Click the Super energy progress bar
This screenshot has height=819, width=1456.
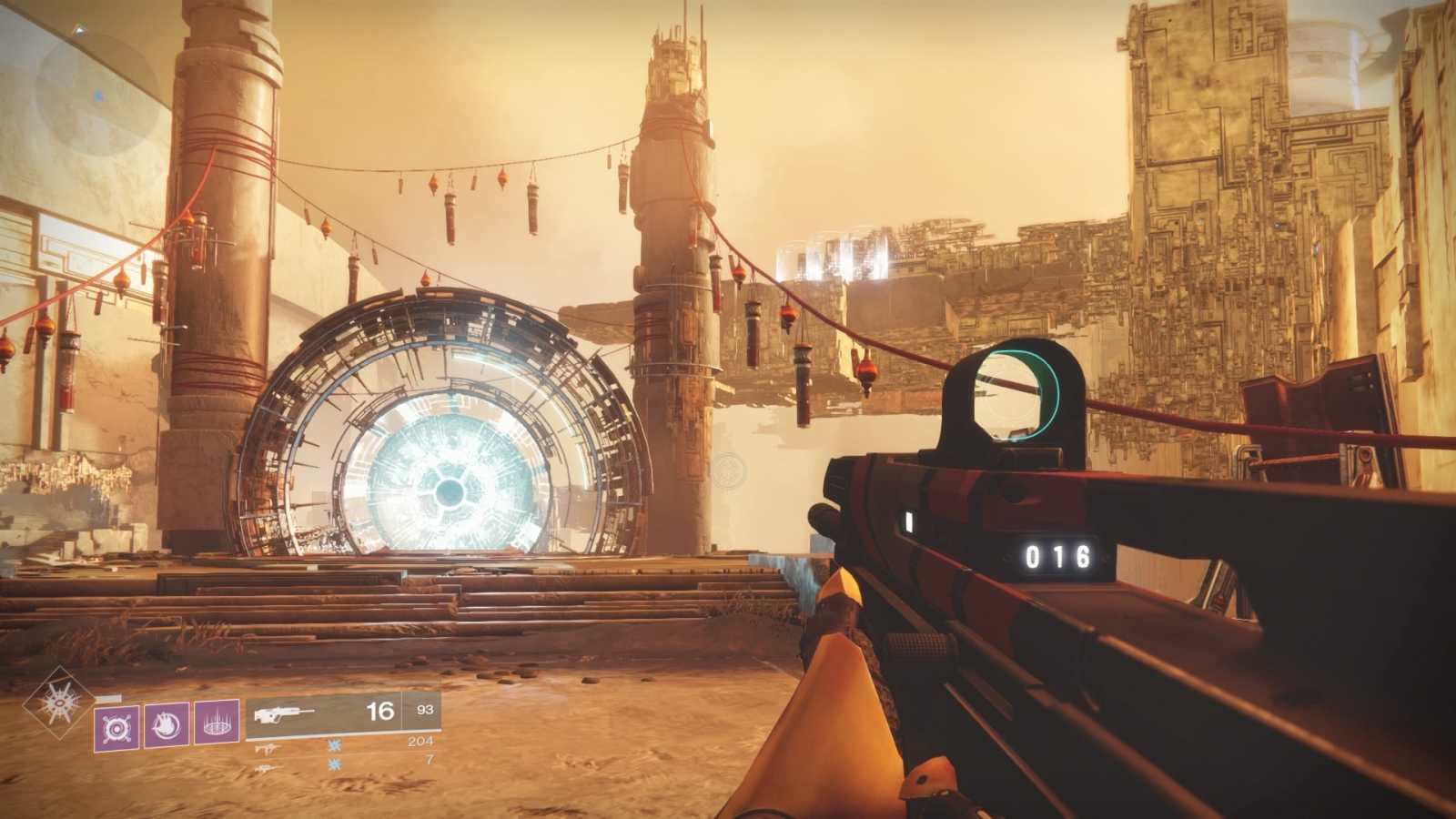click(108, 699)
